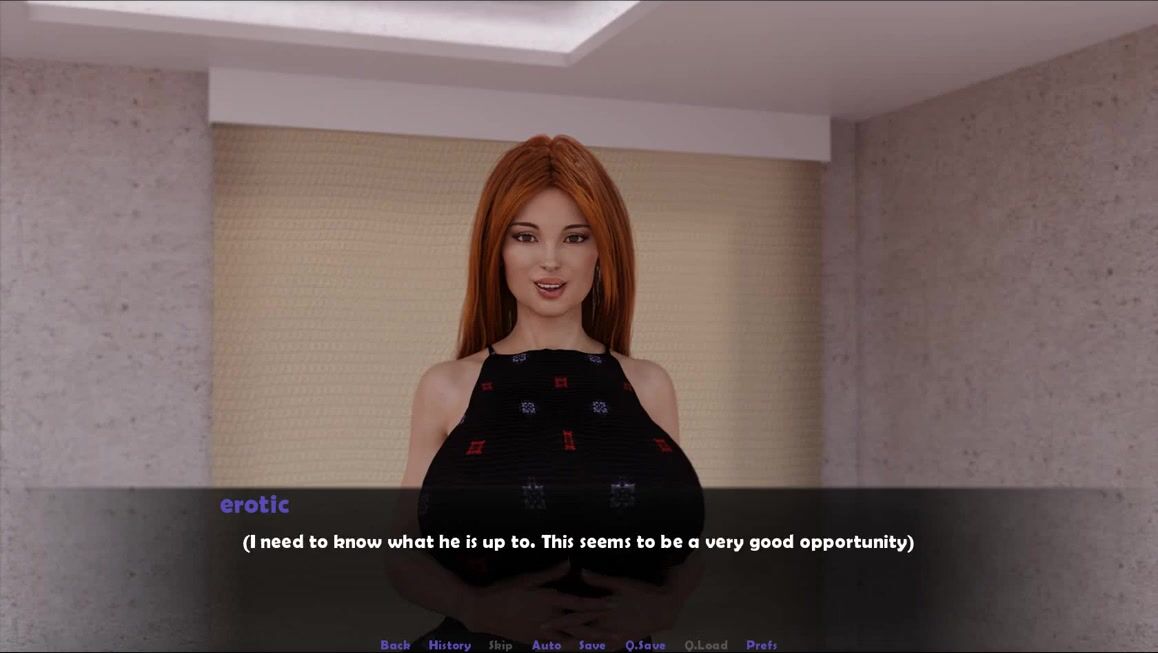This screenshot has height=653, width=1158.
Task: Enable Auto dialogue advance
Action: 546,645
